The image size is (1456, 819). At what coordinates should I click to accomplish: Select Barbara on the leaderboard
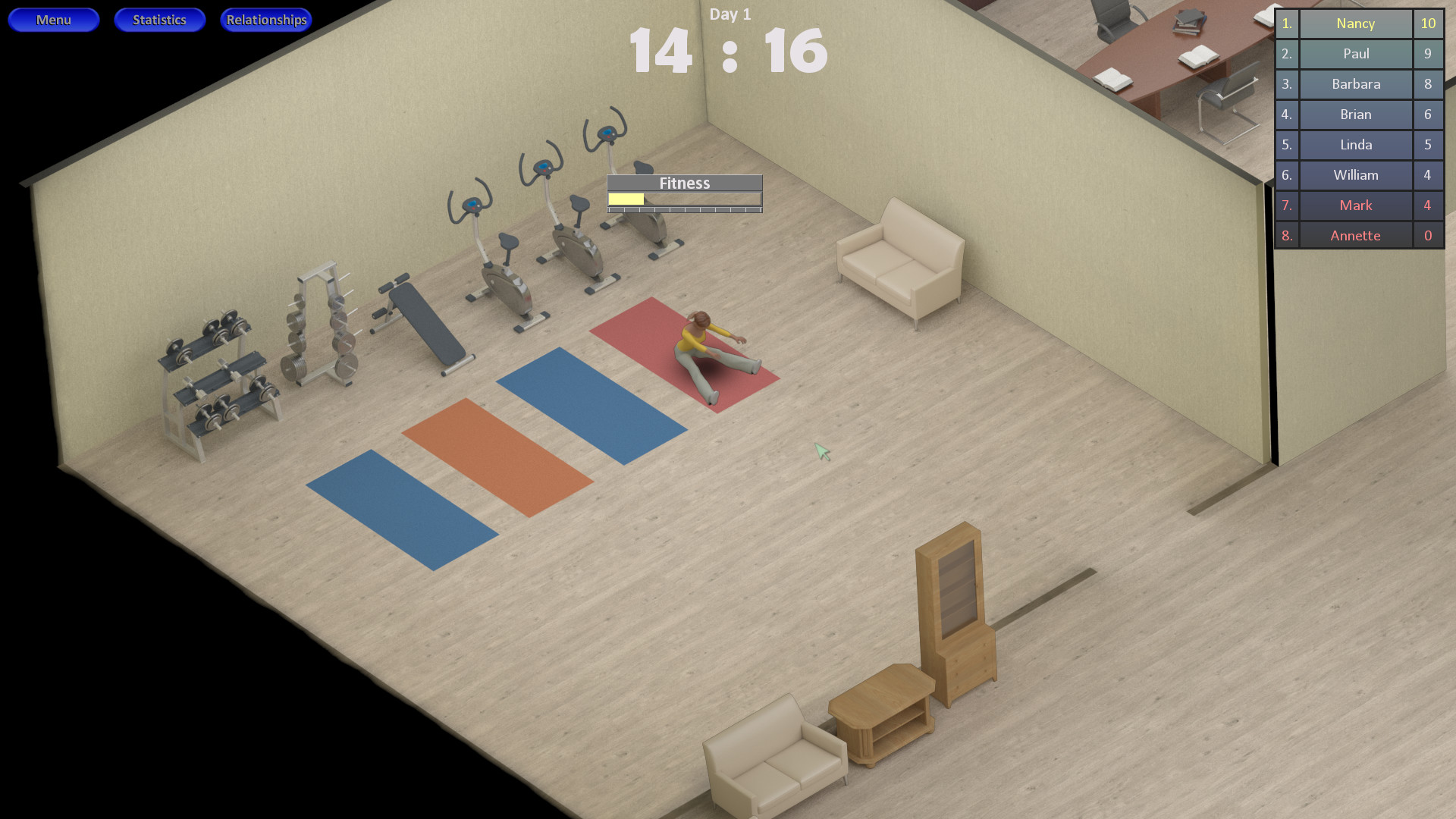click(x=1355, y=84)
